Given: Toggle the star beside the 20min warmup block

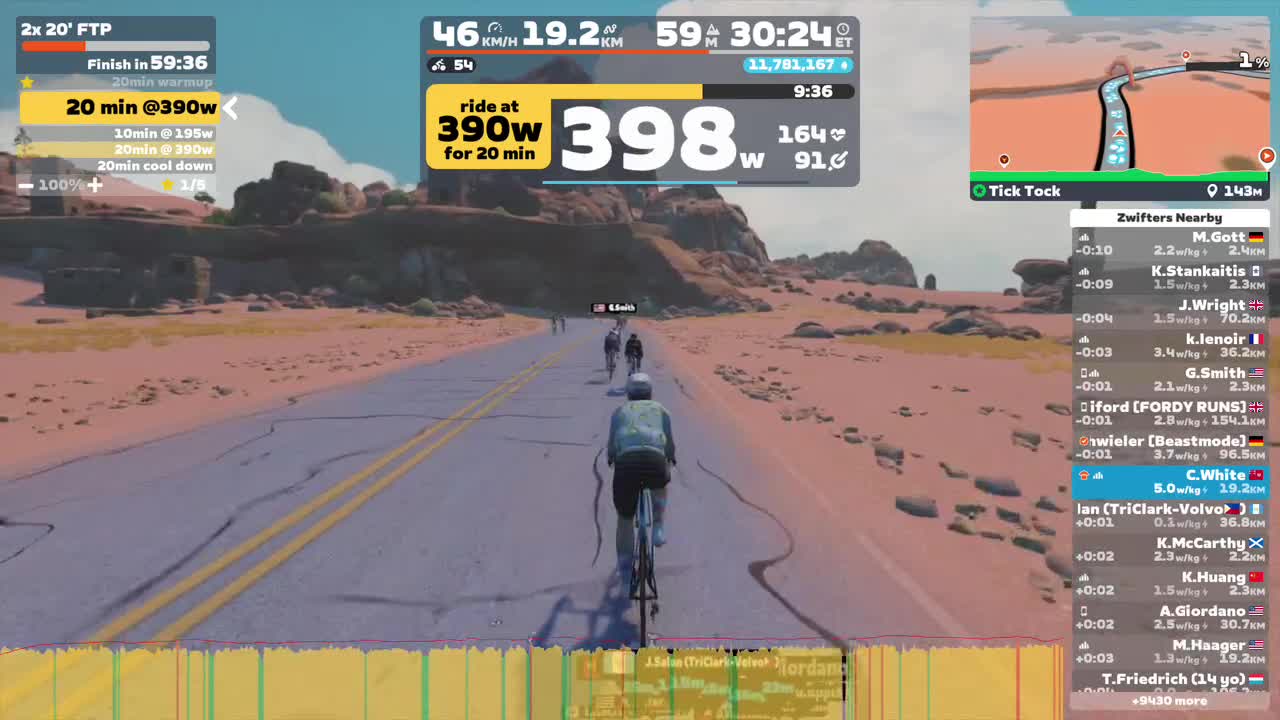Looking at the screenshot, I should (27, 81).
